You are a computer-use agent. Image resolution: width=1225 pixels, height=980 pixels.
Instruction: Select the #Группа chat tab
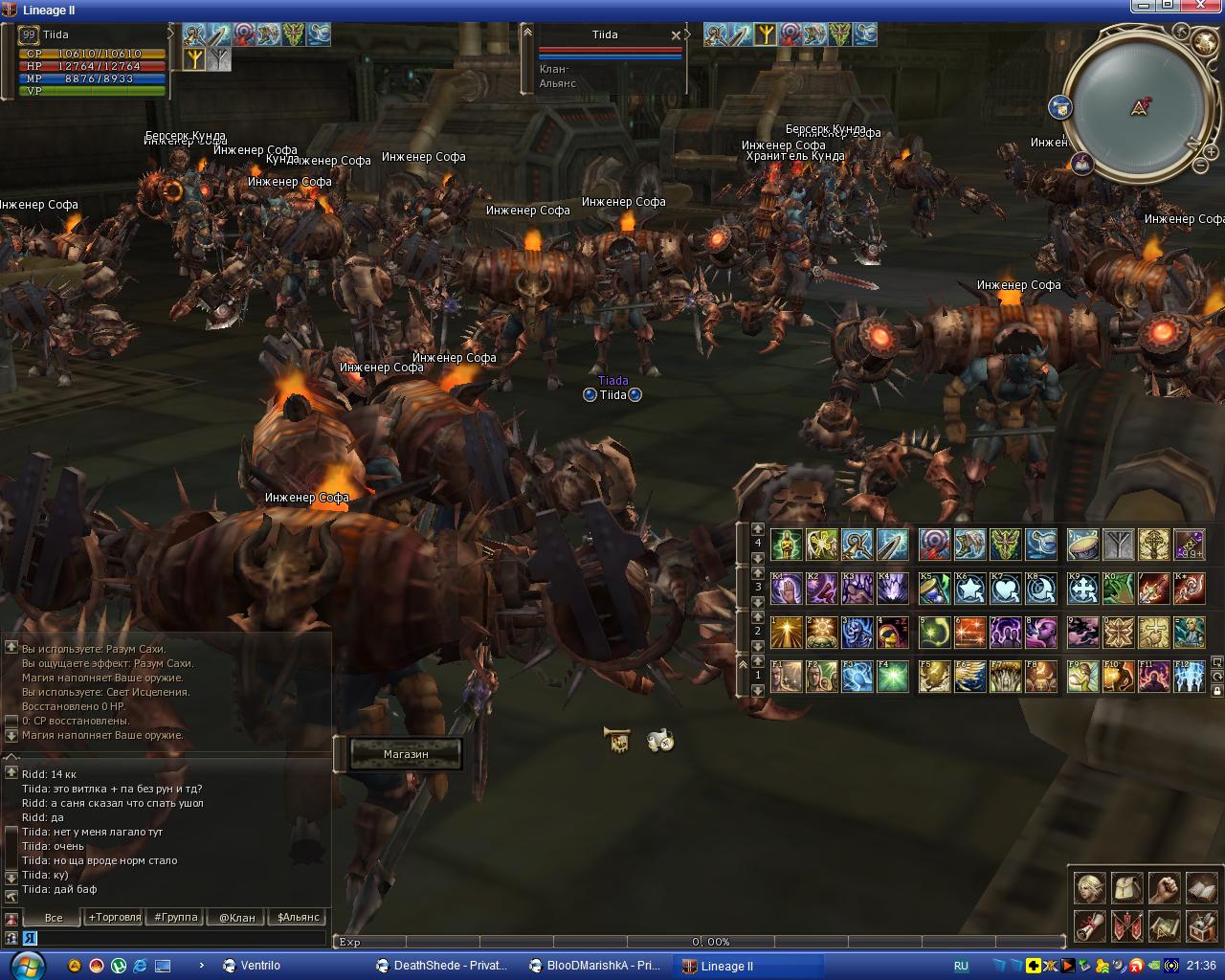[x=176, y=917]
